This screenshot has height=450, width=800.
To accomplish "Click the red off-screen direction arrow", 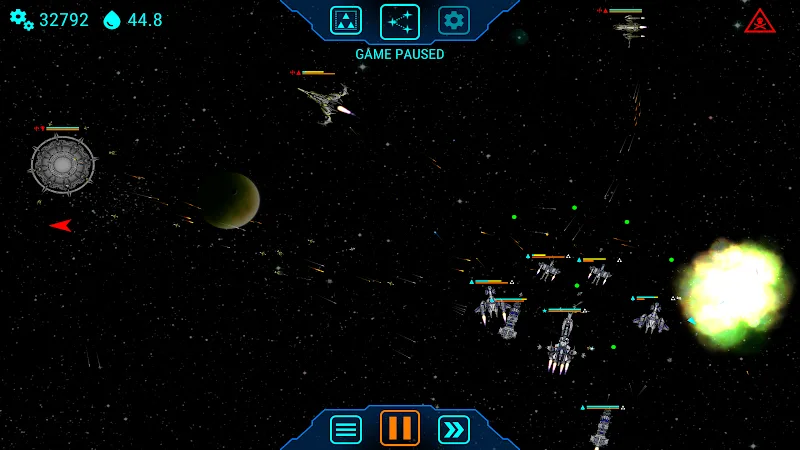I will click(x=61, y=225).
